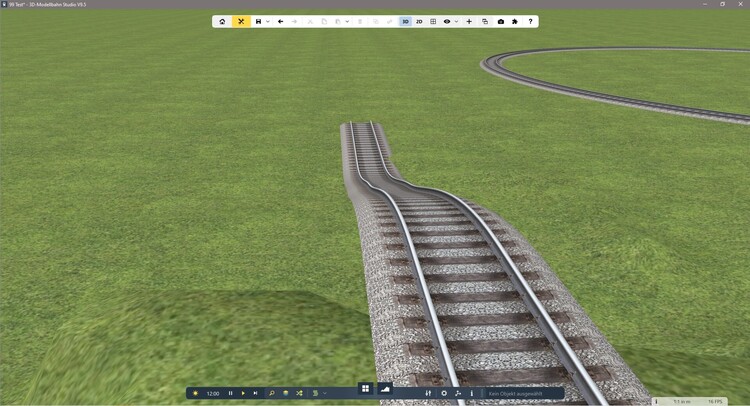The image size is (750, 406).
Task: Click the yellow play button
Action: [243, 393]
